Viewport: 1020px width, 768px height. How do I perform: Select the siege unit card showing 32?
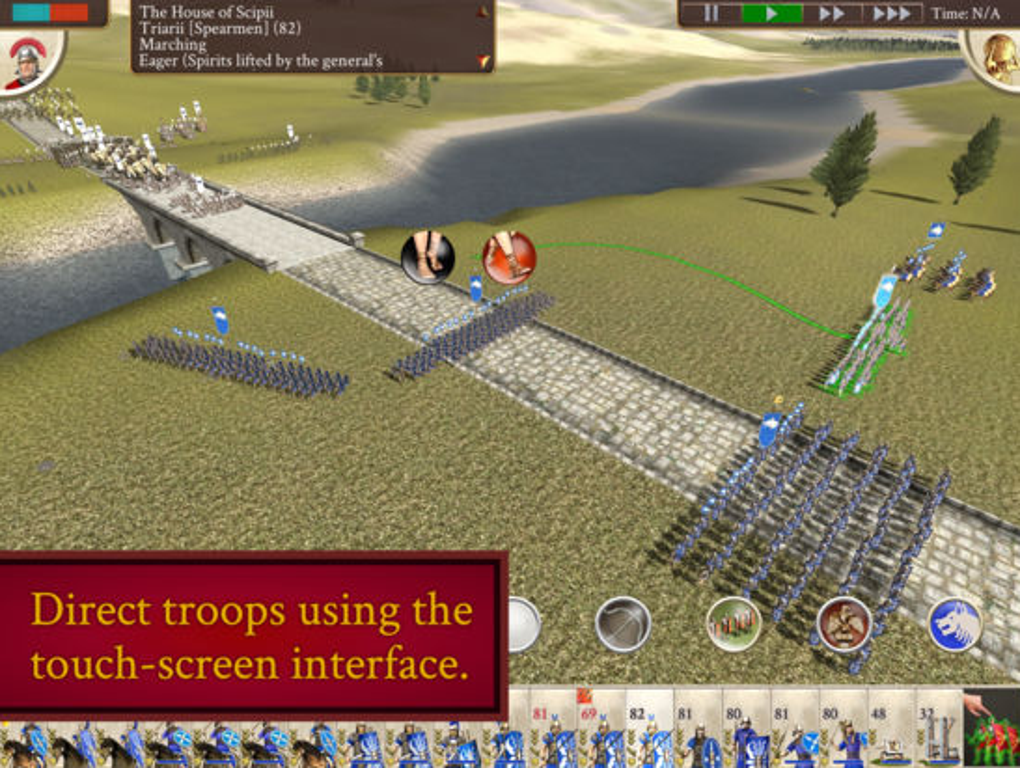click(939, 729)
